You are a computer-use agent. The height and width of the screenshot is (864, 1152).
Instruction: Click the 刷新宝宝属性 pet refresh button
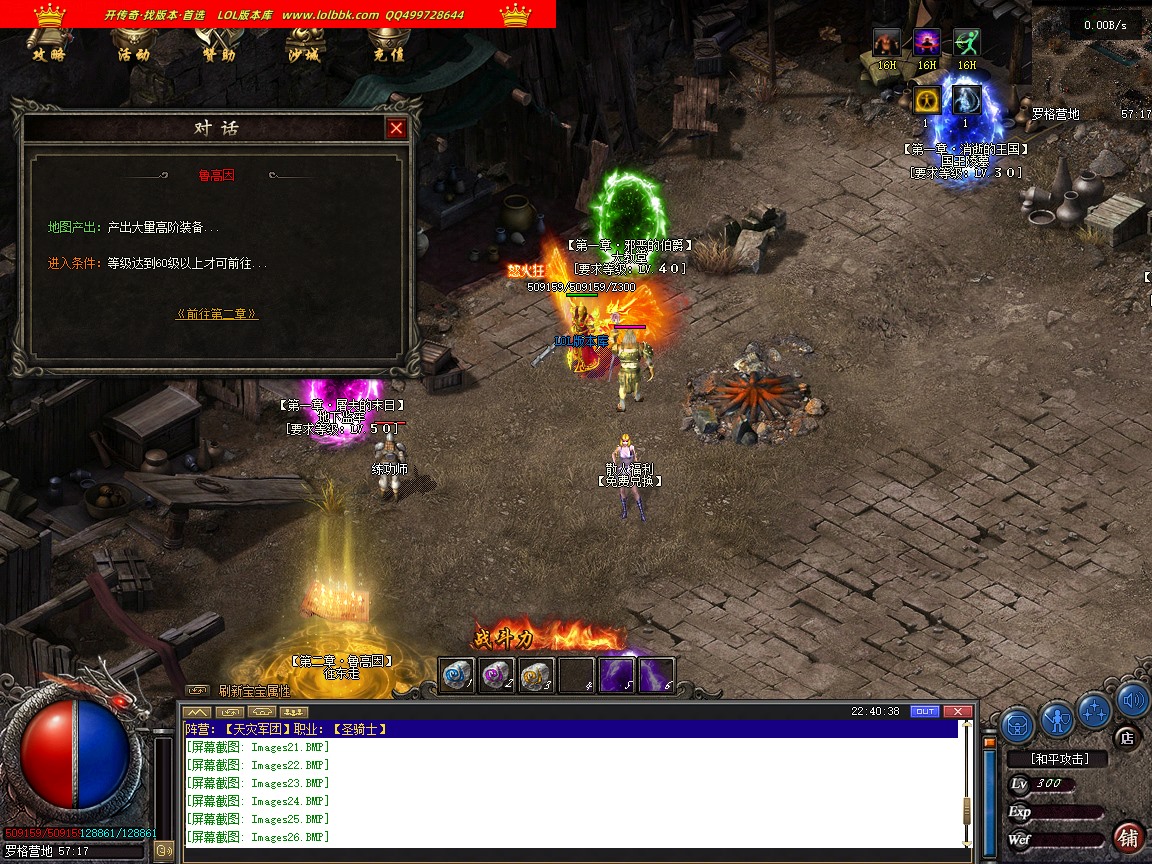(x=254, y=690)
